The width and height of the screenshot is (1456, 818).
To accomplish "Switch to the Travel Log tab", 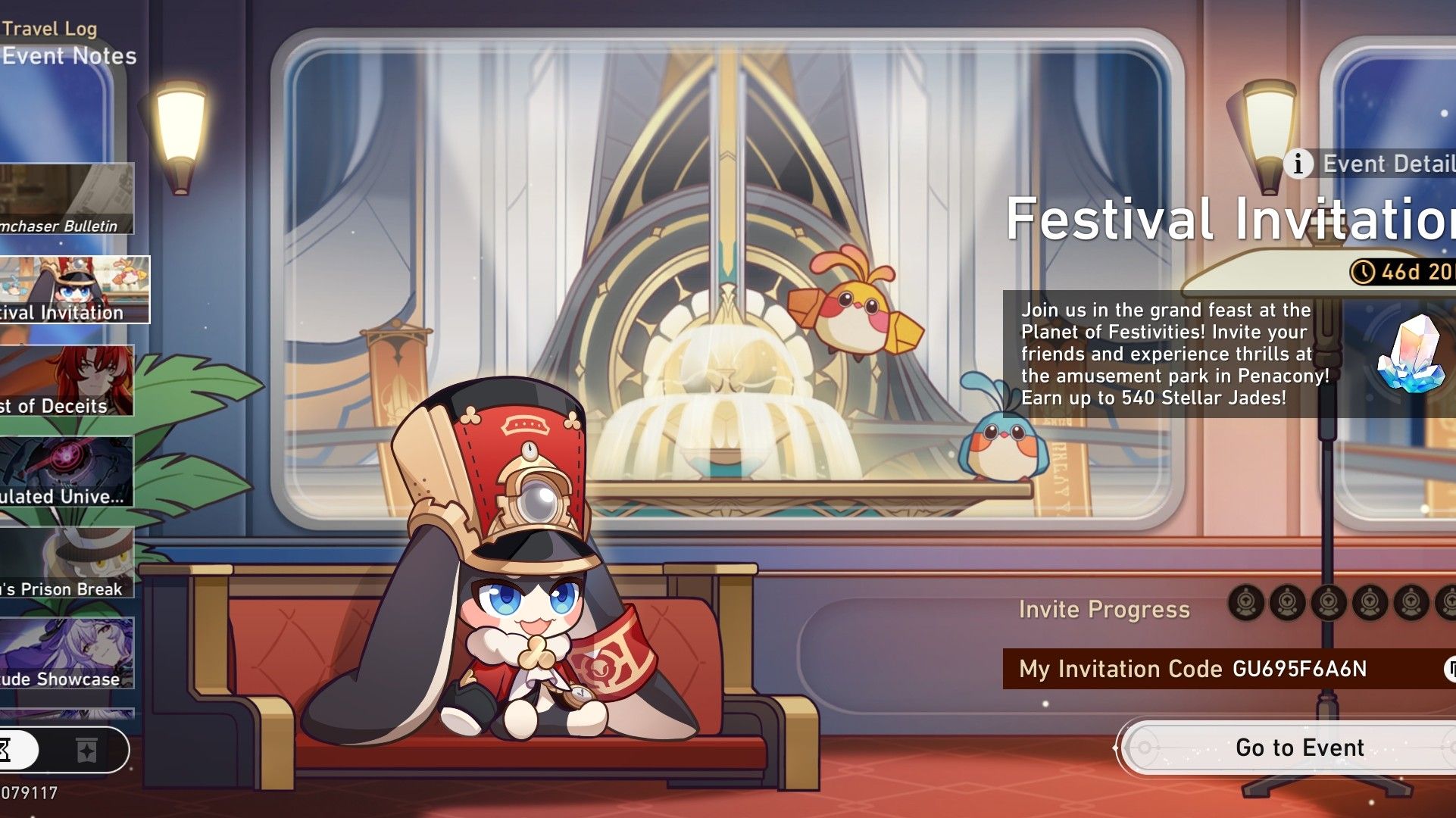I will [x=48, y=29].
